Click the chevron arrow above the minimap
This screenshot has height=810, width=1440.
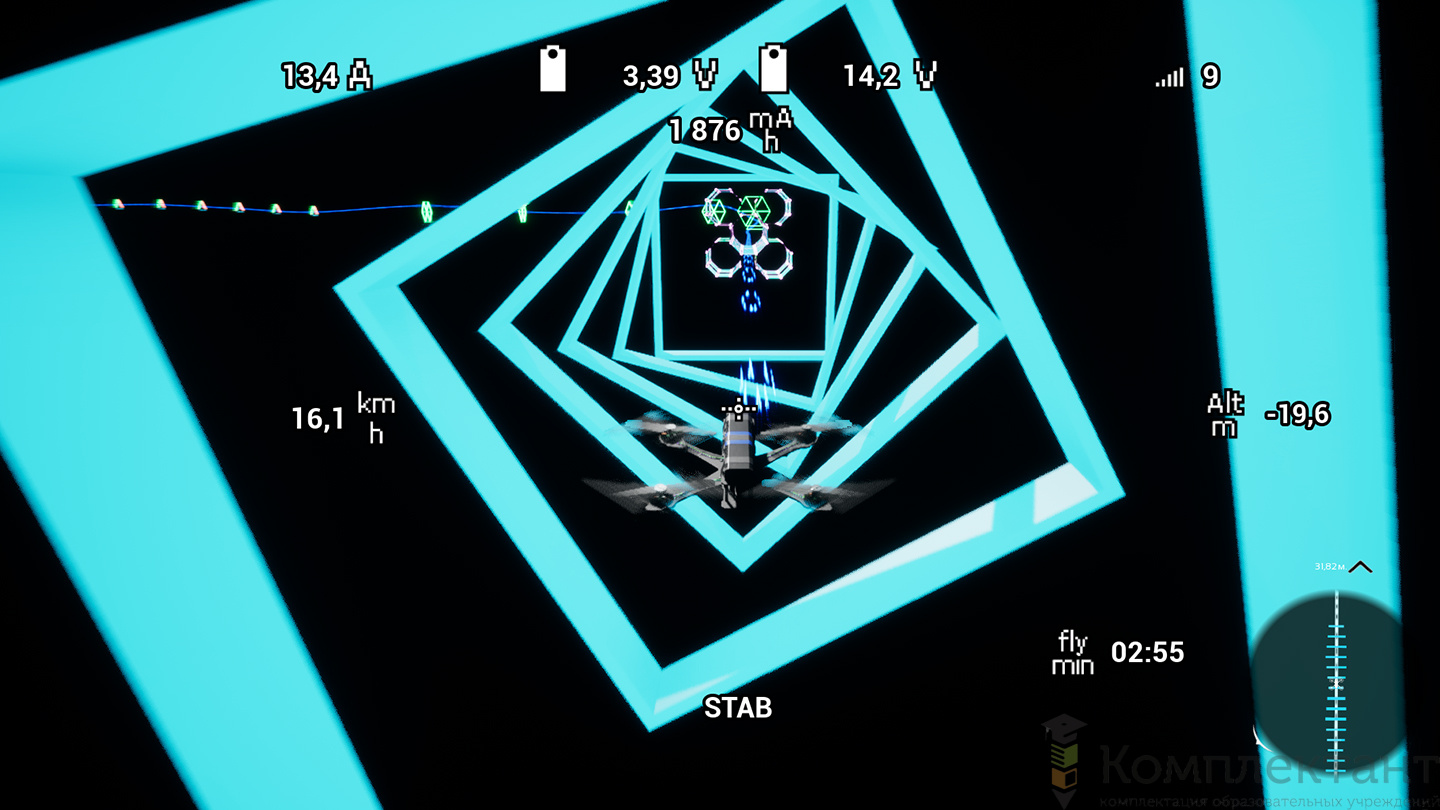coord(1360,567)
